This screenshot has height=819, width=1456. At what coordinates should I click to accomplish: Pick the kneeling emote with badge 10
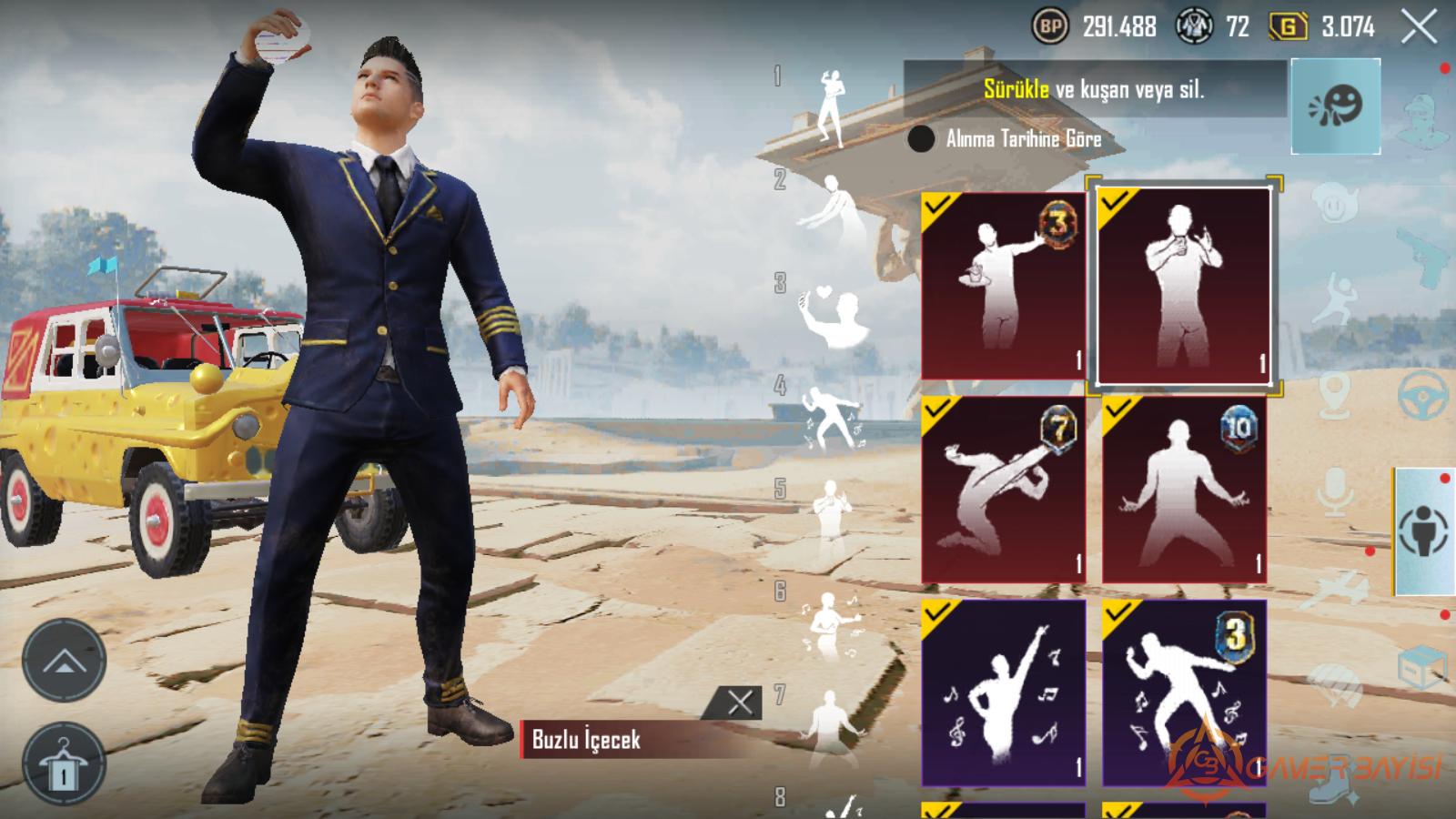tap(1184, 490)
